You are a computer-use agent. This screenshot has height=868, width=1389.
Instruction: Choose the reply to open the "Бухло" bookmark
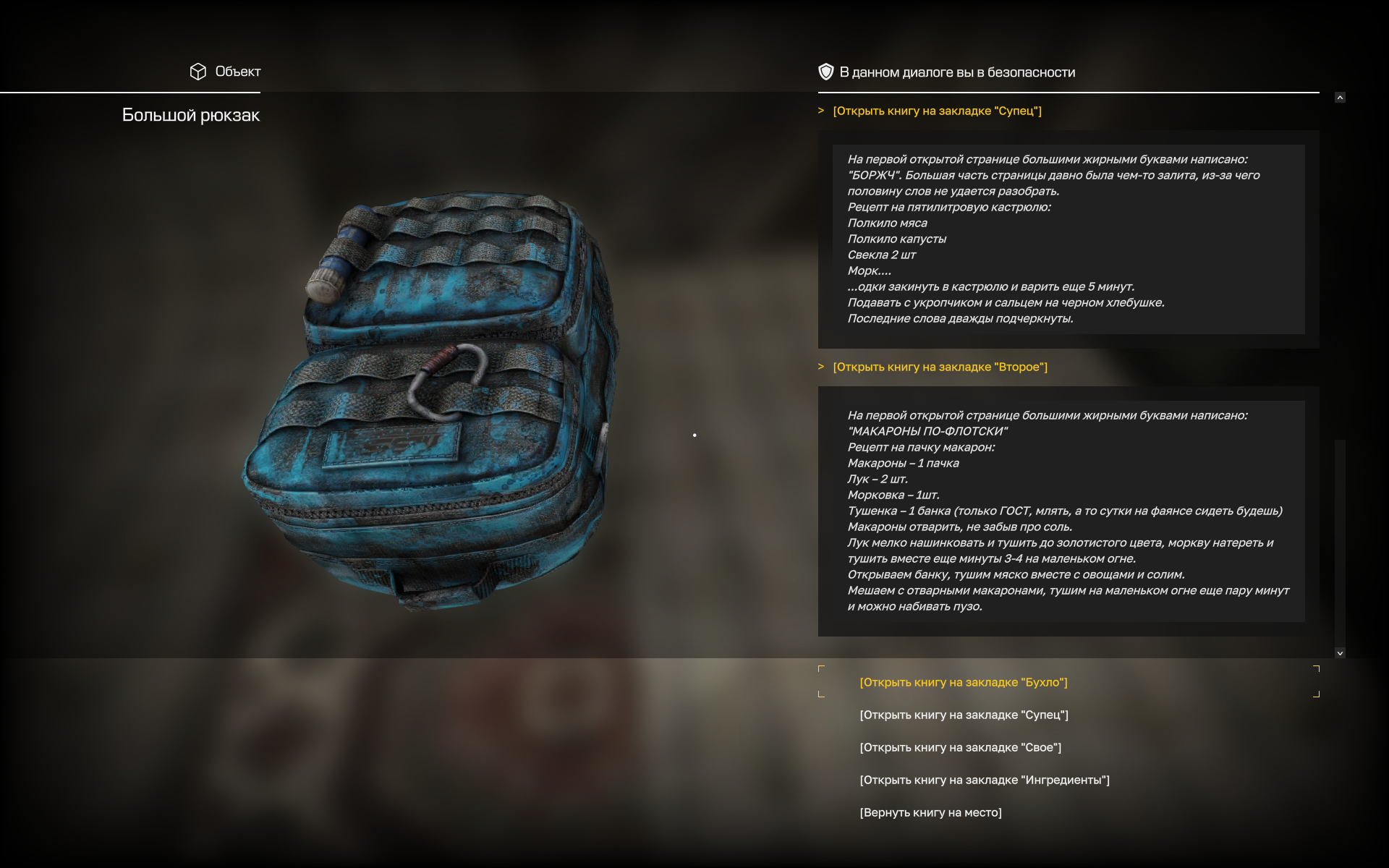(963, 682)
